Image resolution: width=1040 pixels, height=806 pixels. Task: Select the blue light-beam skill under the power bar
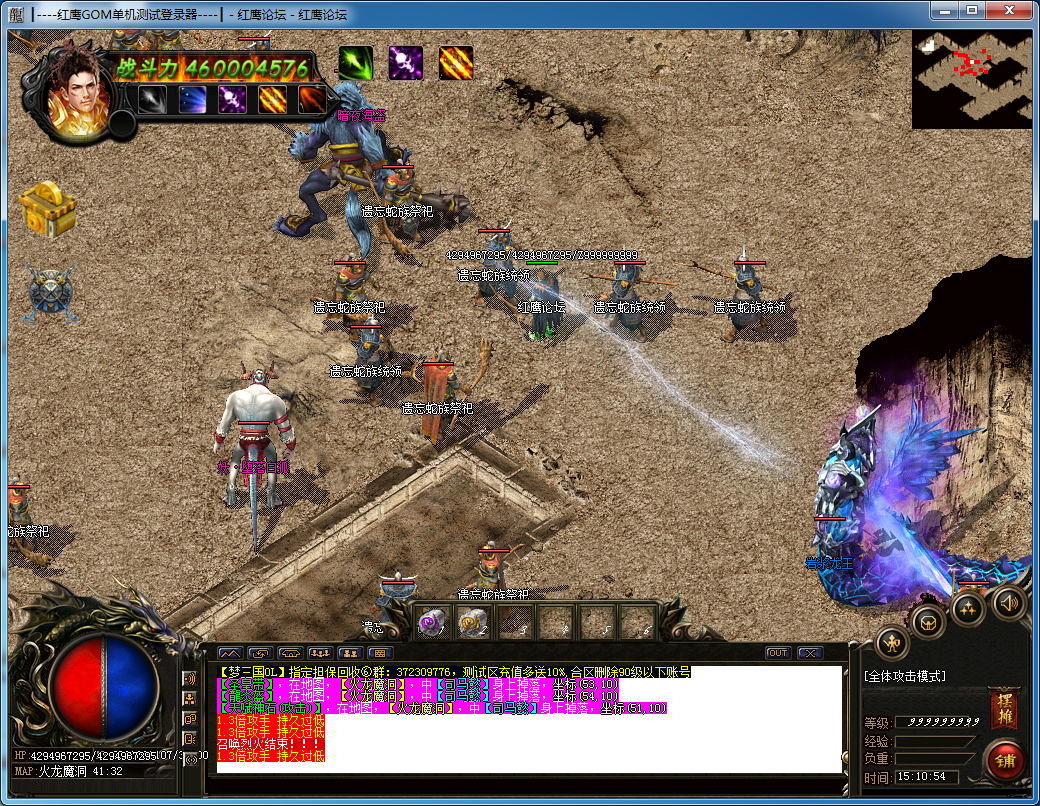pos(193,100)
